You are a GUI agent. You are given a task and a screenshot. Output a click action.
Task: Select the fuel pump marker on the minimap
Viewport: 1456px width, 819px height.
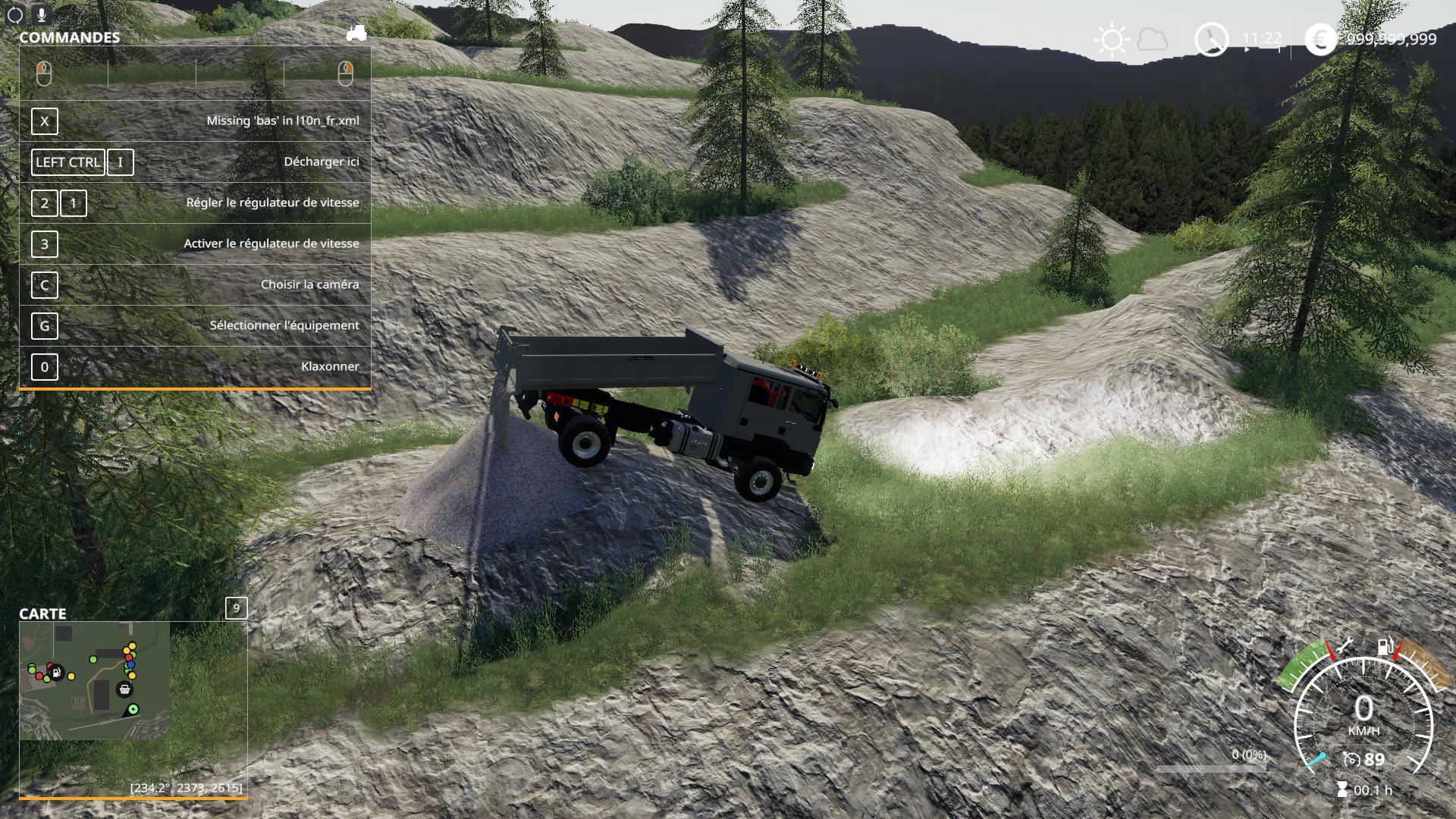pyautogui.click(x=55, y=672)
